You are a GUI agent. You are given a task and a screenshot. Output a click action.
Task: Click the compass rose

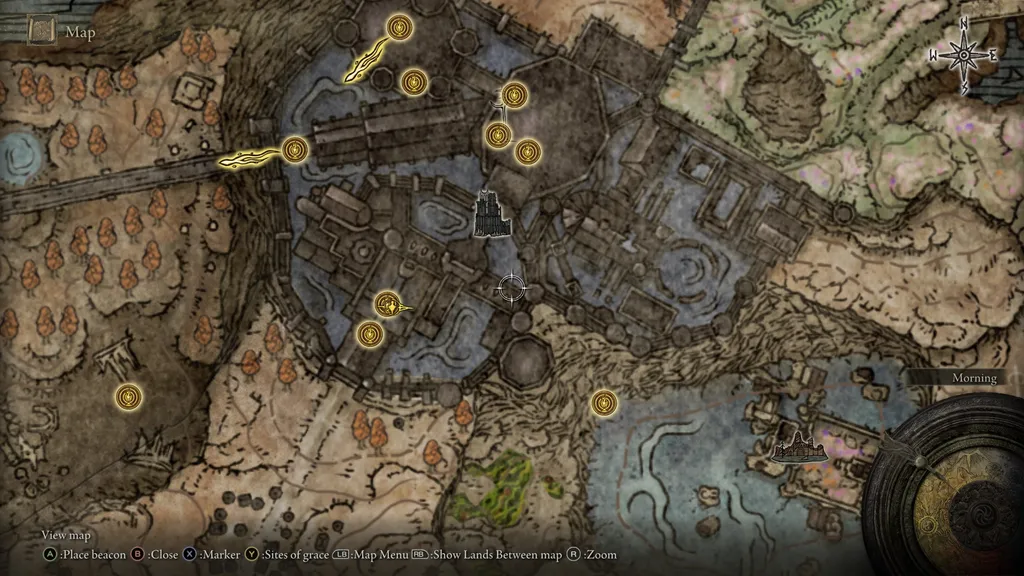pos(964,56)
